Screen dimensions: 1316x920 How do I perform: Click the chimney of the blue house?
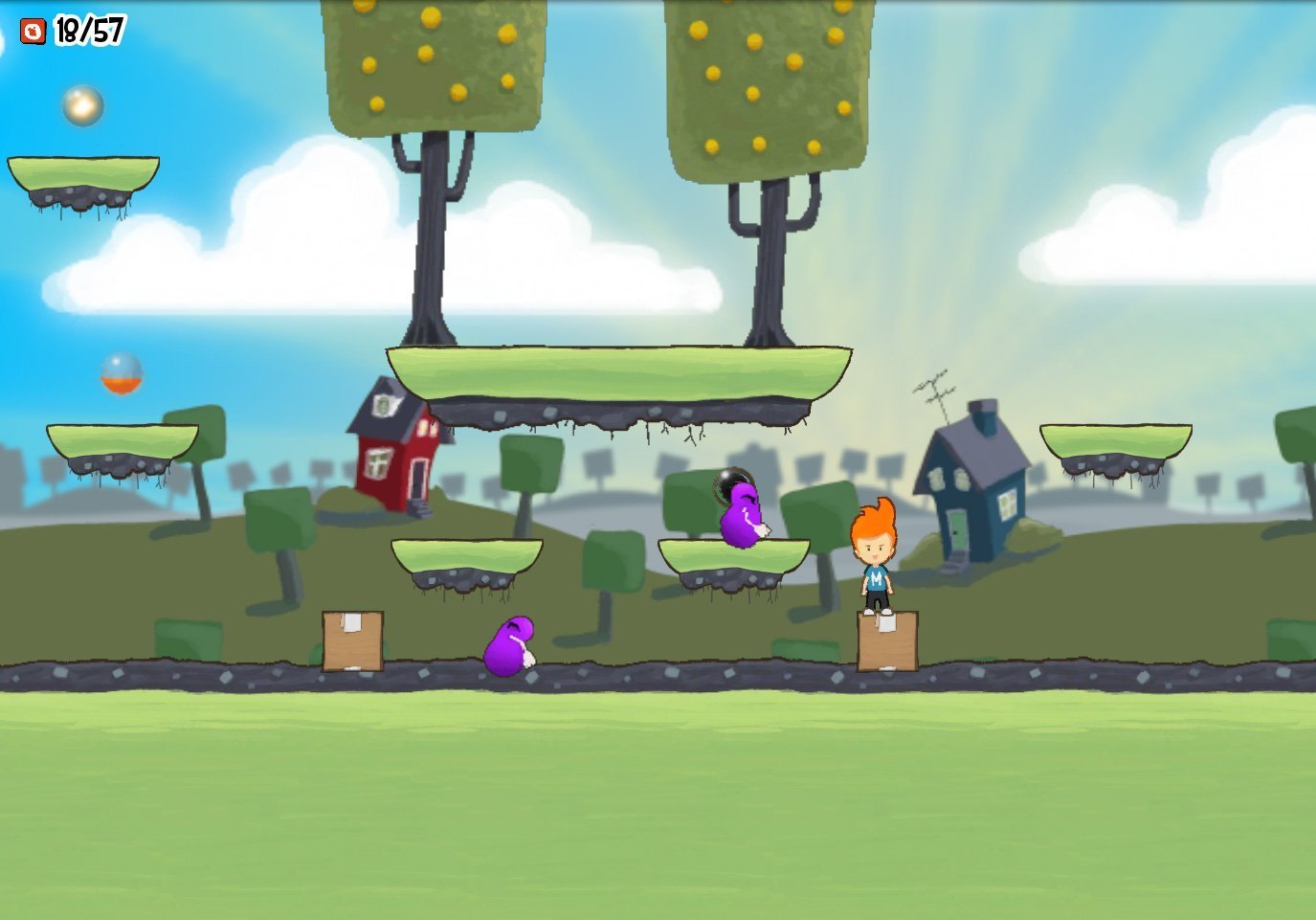tap(982, 414)
